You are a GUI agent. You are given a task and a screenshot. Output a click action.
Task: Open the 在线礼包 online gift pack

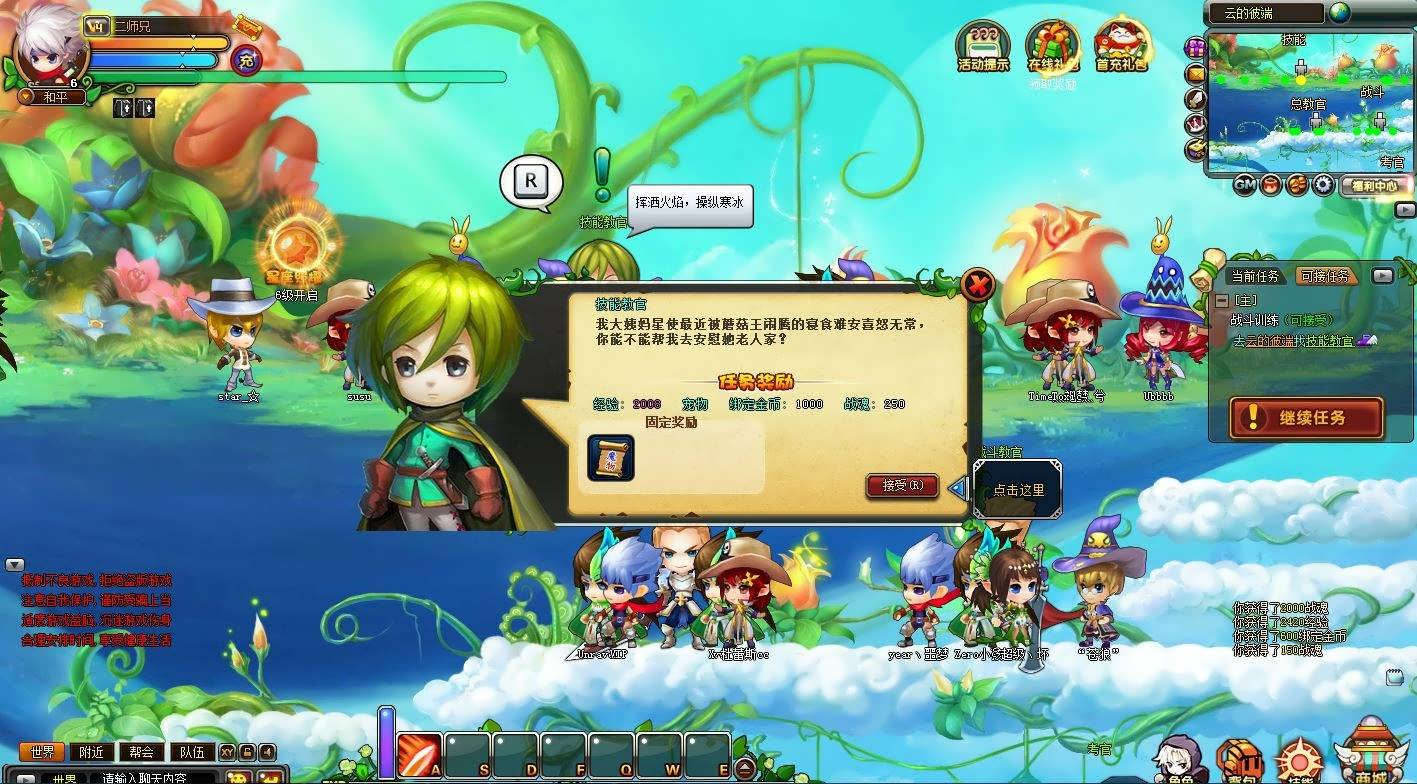tap(1053, 46)
